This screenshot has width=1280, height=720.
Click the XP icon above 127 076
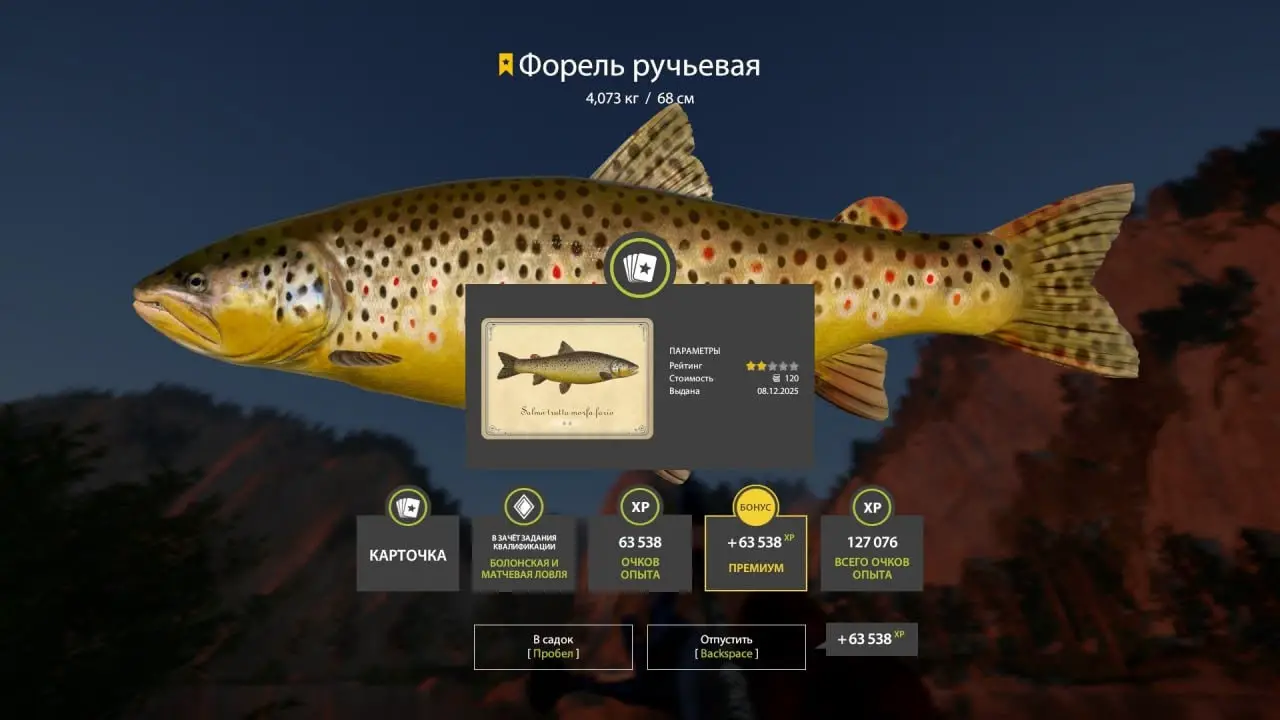pyautogui.click(x=871, y=507)
